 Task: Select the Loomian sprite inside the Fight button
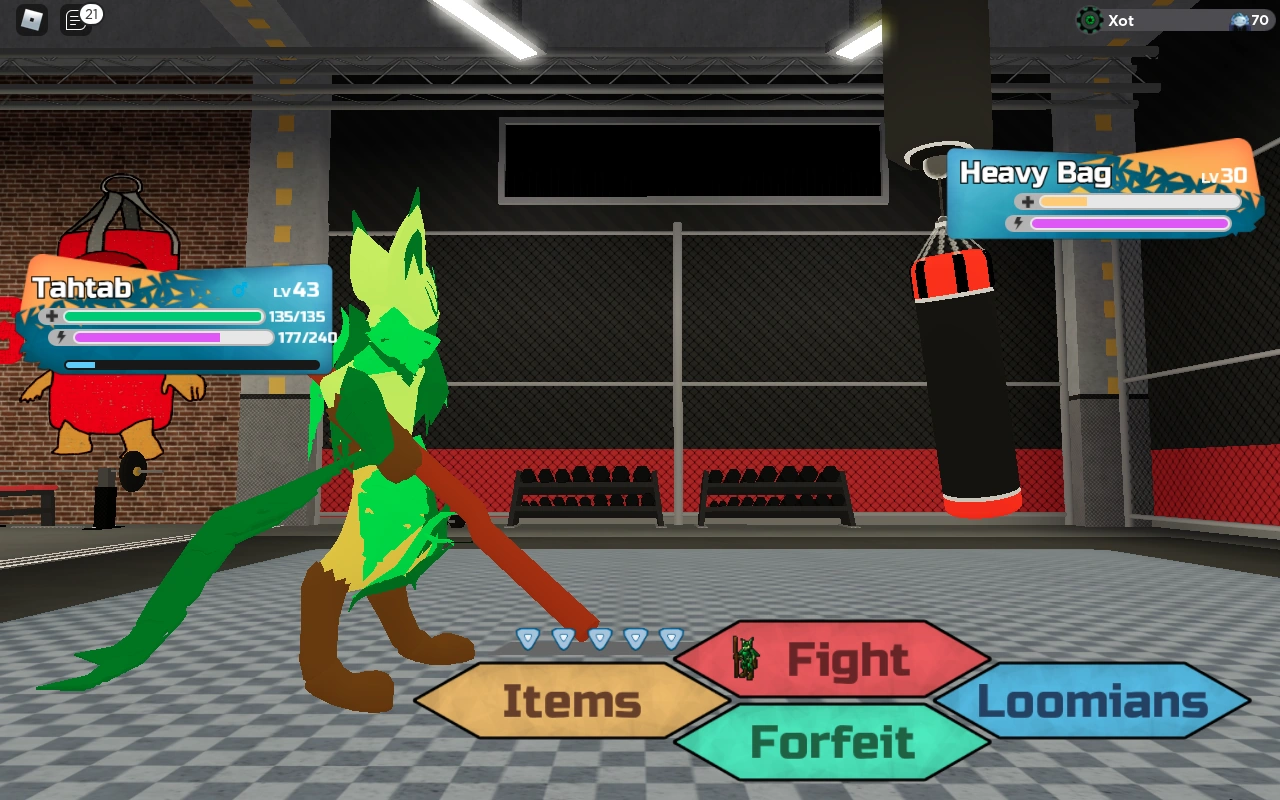coord(745,659)
